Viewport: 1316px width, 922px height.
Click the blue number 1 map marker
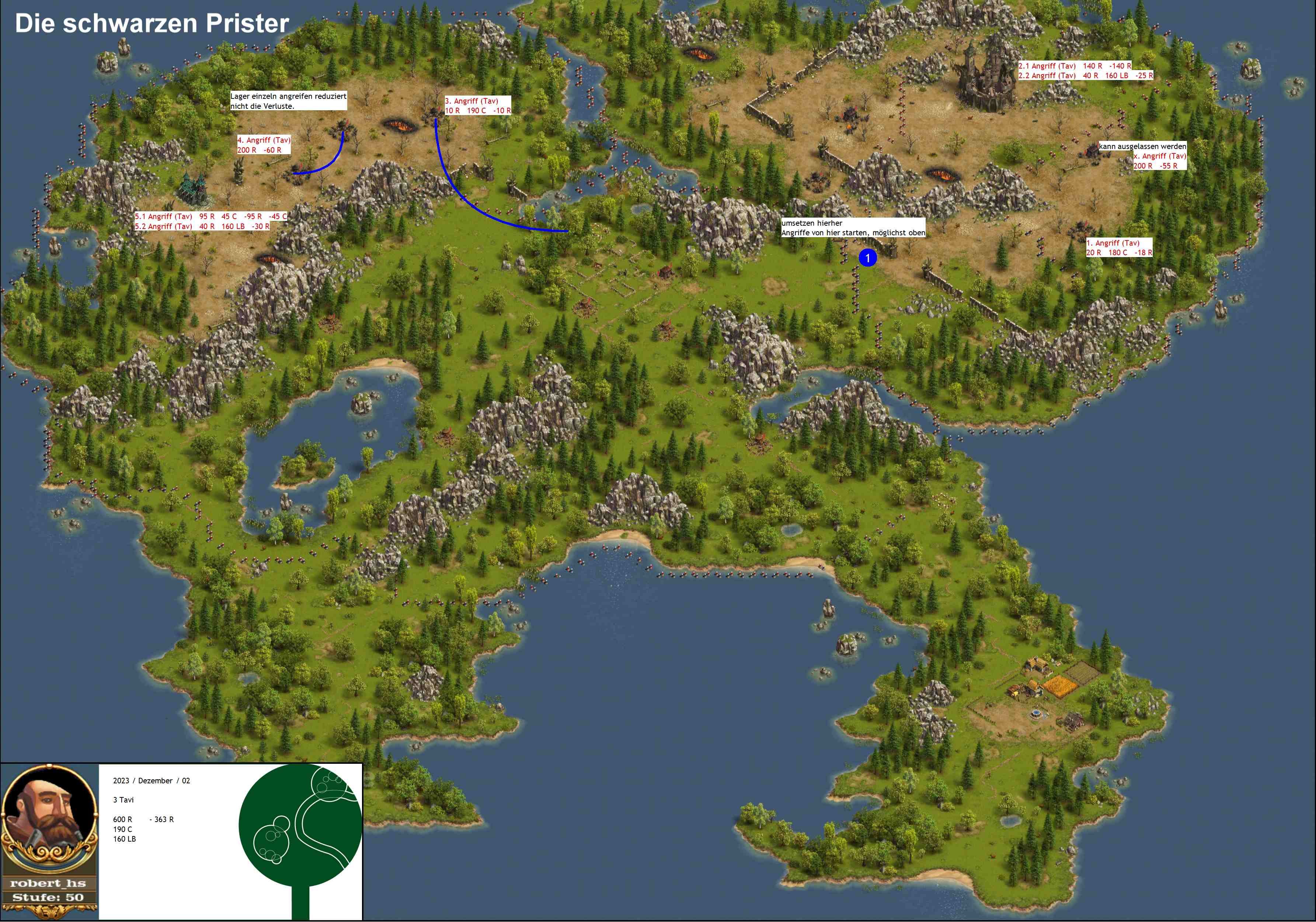point(867,258)
